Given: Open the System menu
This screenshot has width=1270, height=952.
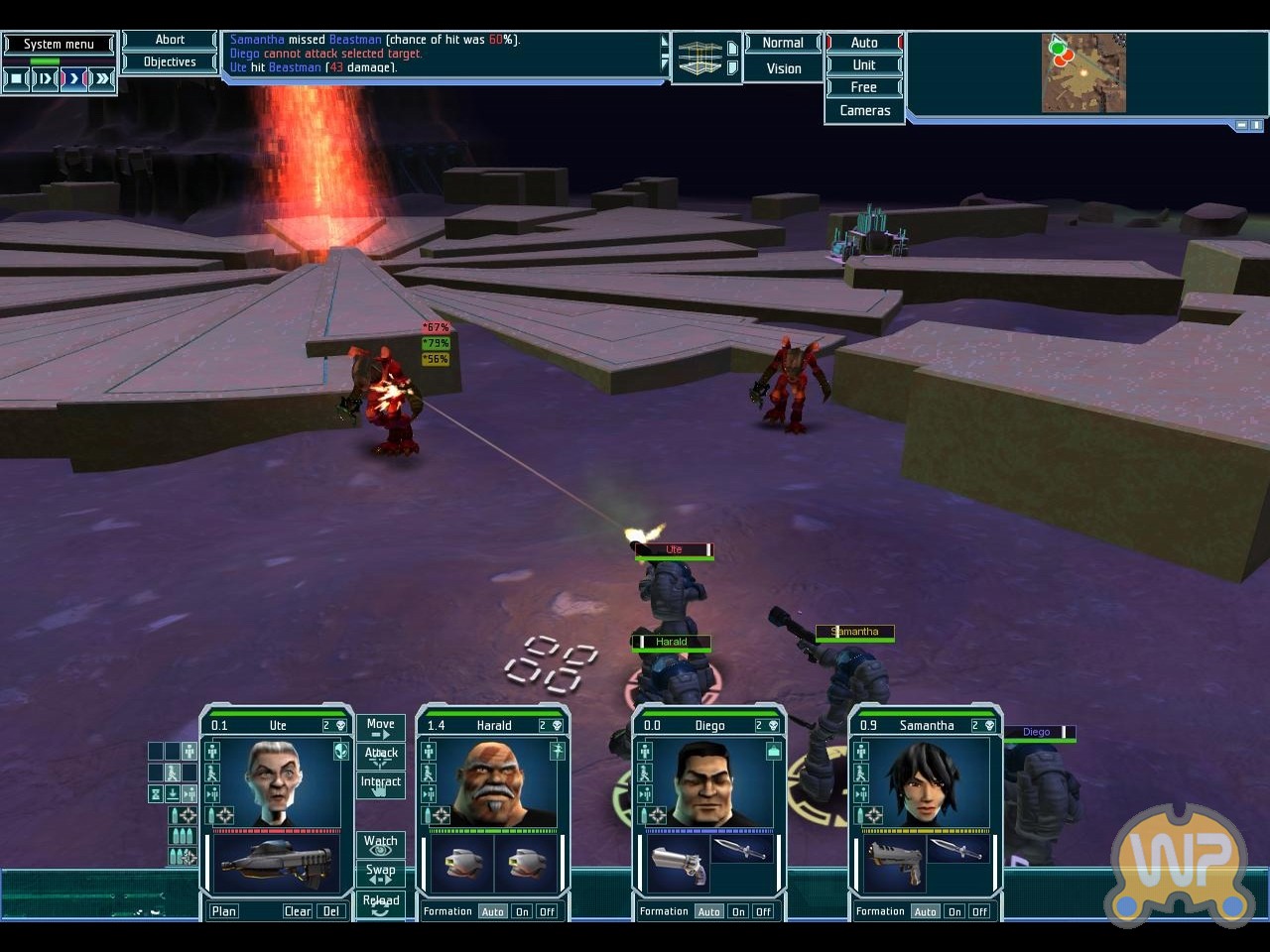Looking at the screenshot, I should tap(59, 44).
